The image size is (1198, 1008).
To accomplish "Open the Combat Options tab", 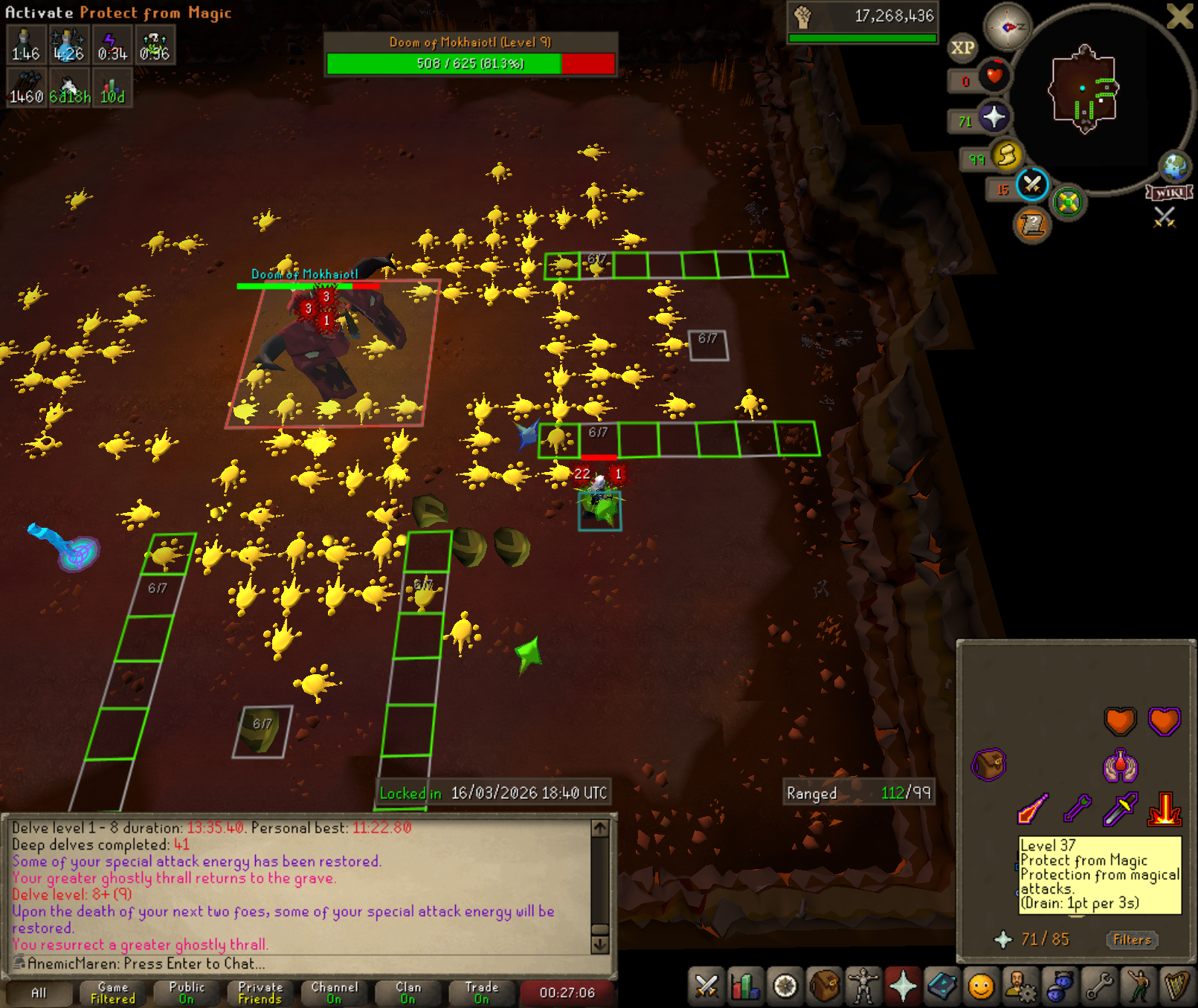I will click(706, 986).
